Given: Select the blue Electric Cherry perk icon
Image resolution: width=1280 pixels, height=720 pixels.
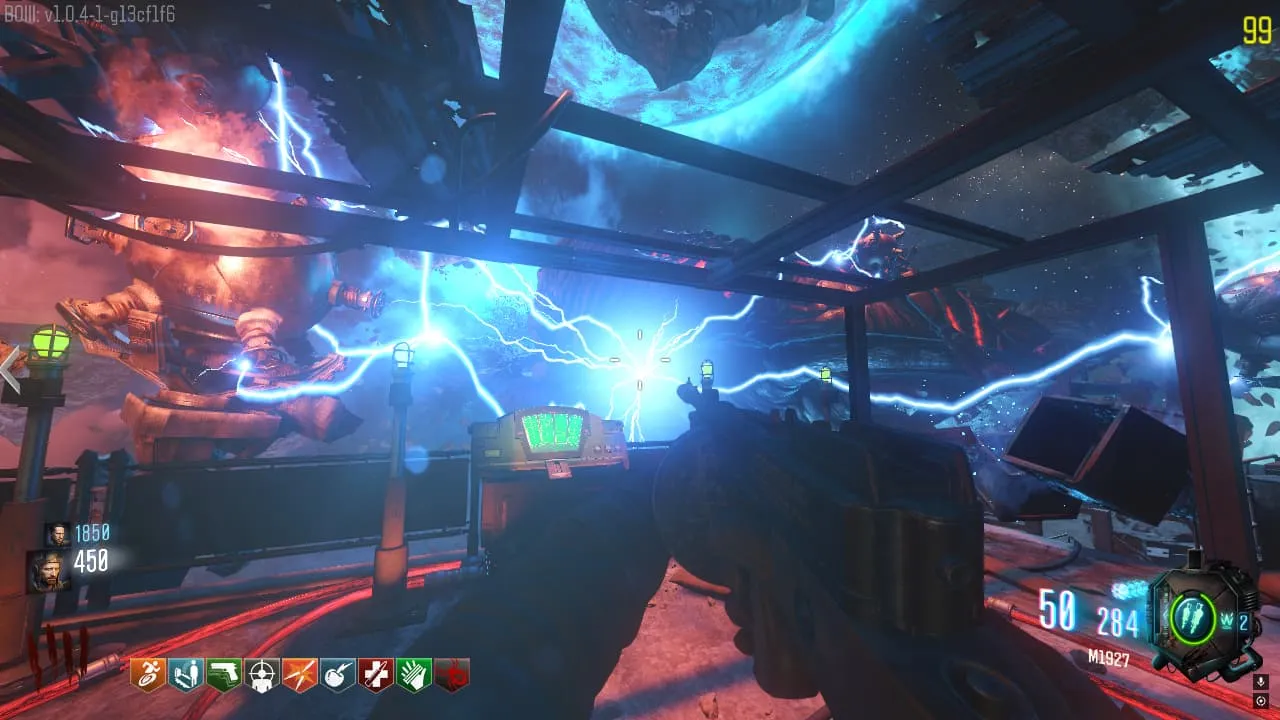Looking at the screenshot, I should point(337,674).
